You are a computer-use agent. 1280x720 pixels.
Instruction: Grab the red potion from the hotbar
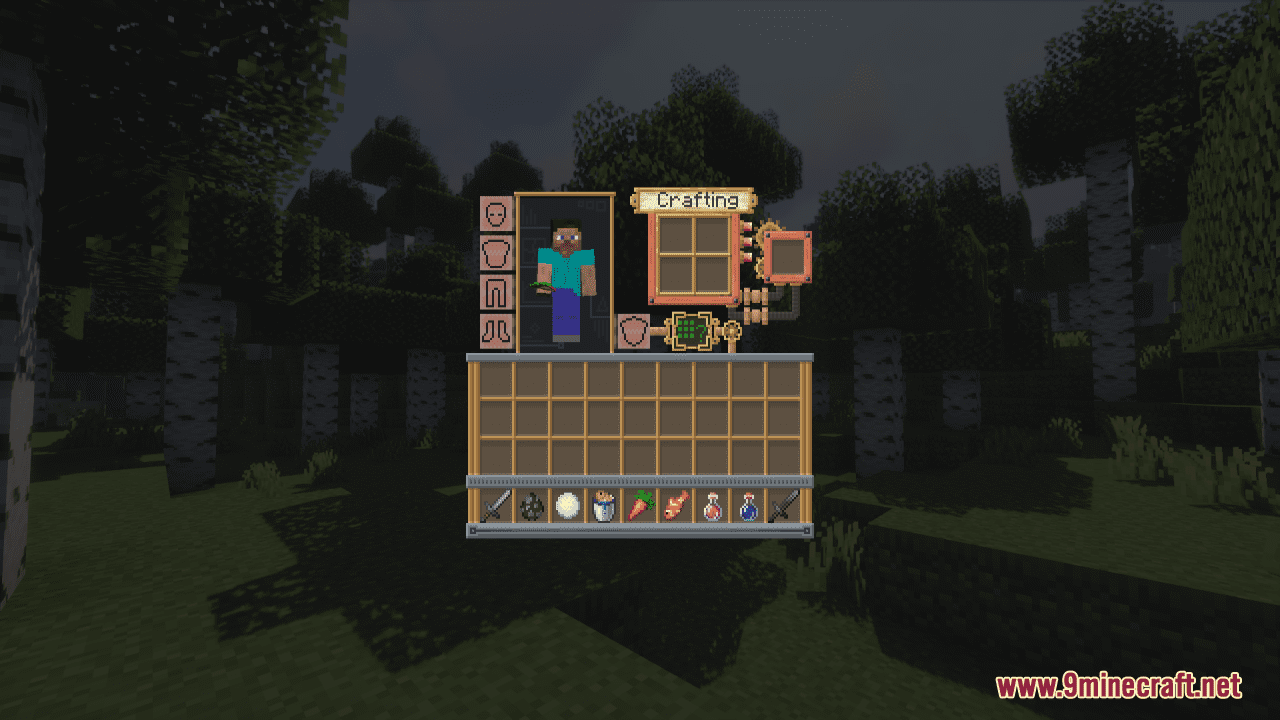pyautogui.click(x=709, y=508)
